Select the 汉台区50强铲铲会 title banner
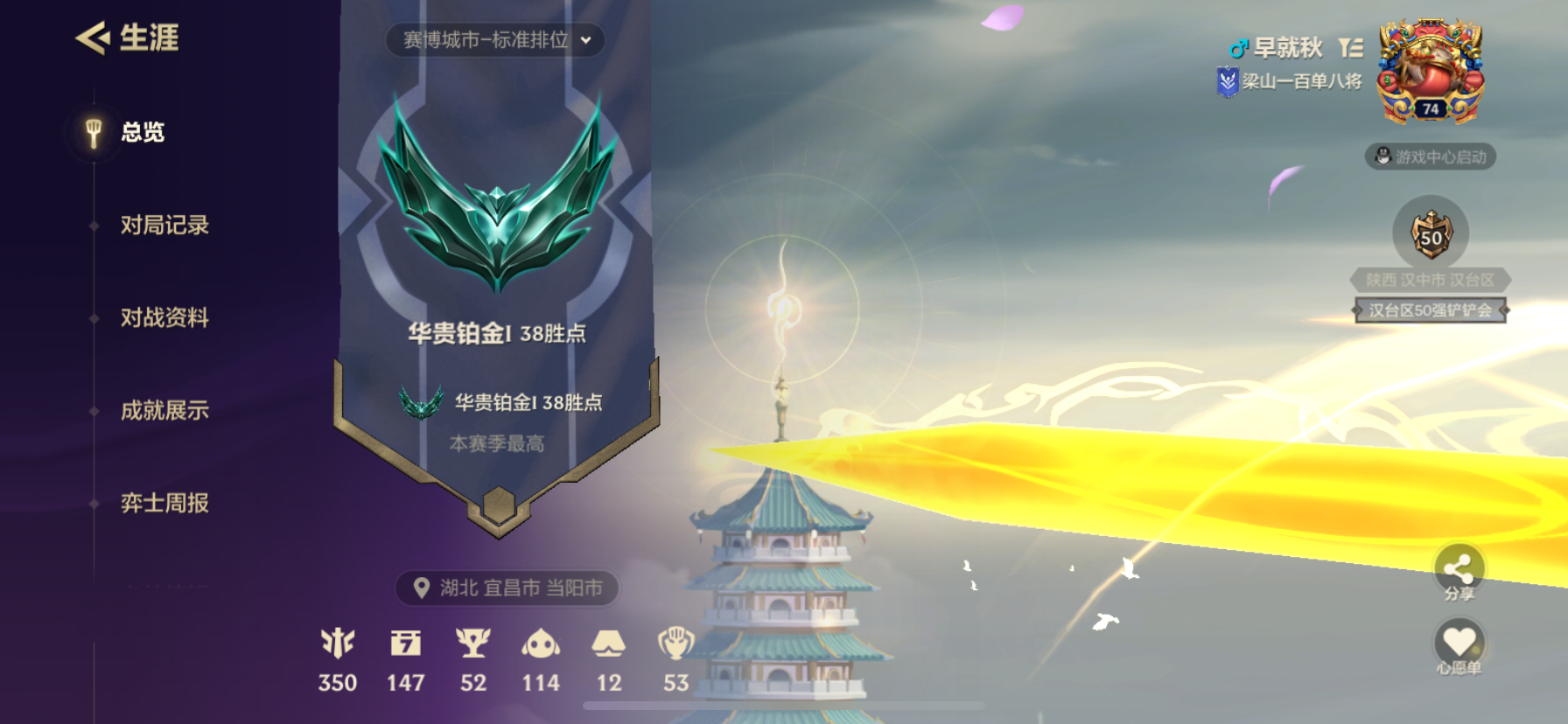This screenshot has width=1568, height=724. (x=1430, y=310)
